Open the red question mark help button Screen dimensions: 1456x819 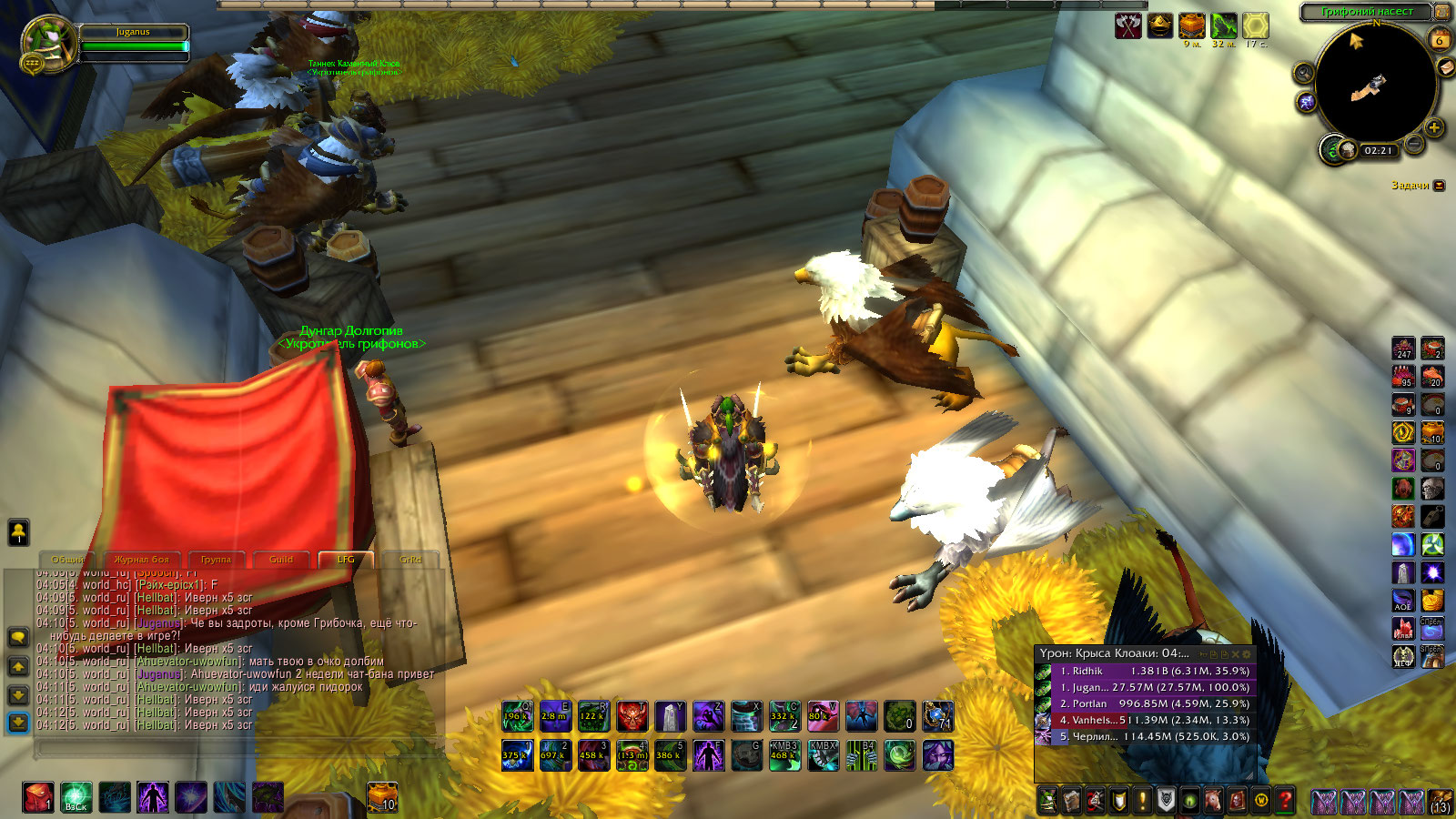[x=1284, y=801]
